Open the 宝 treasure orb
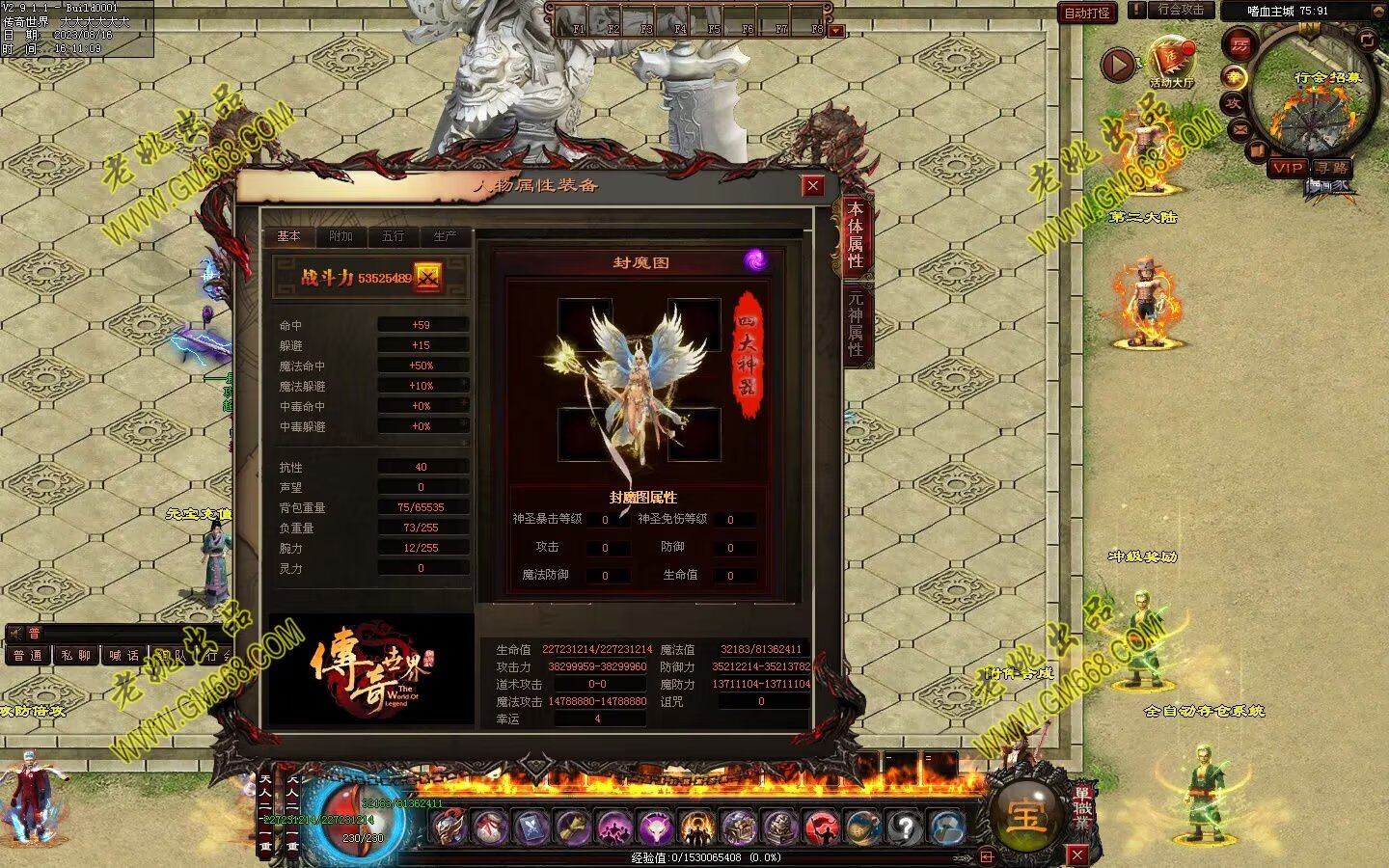 tap(1023, 817)
